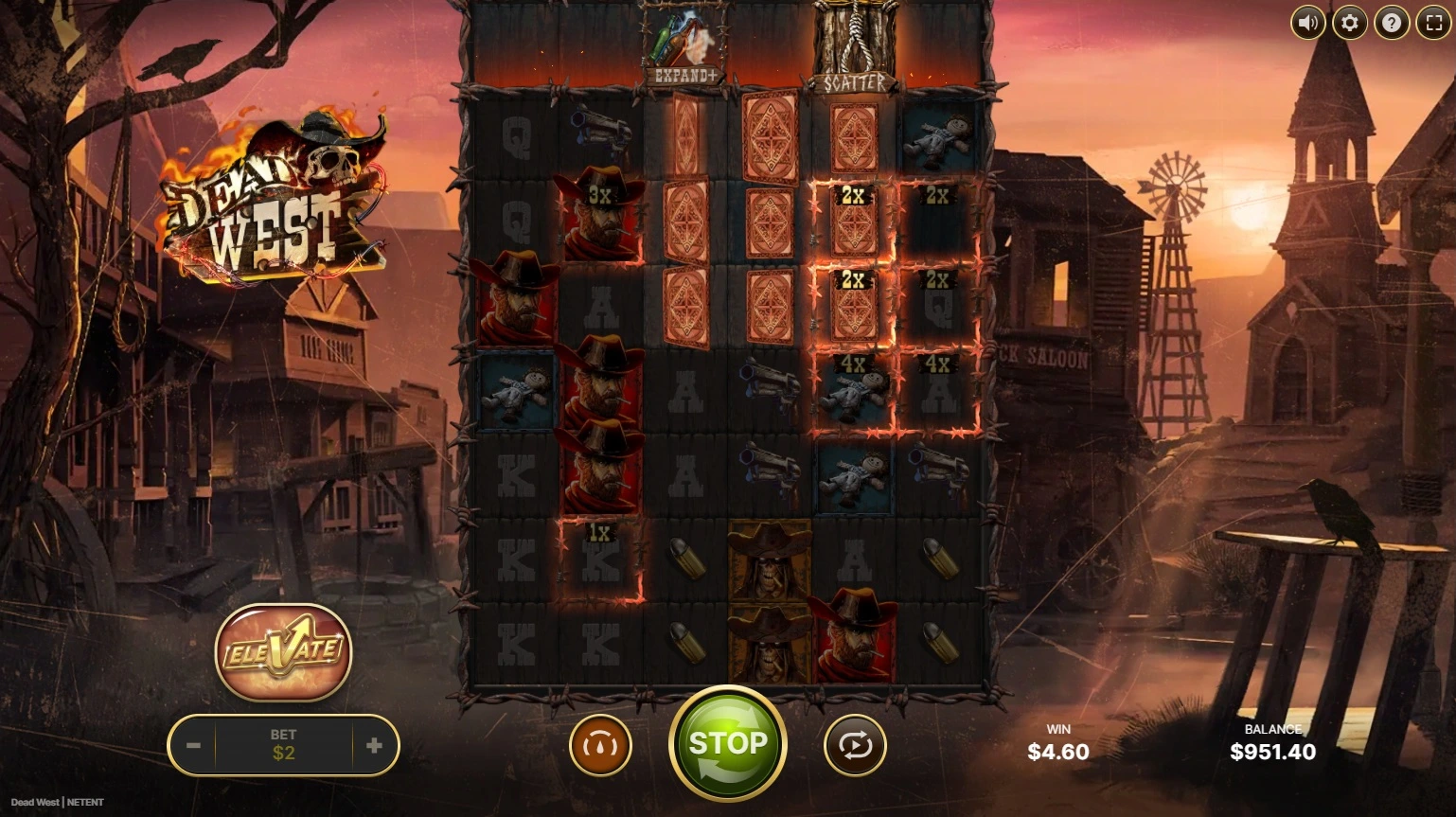Toggle fullscreen mode
The height and width of the screenshot is (817, 1456).
1433,23
